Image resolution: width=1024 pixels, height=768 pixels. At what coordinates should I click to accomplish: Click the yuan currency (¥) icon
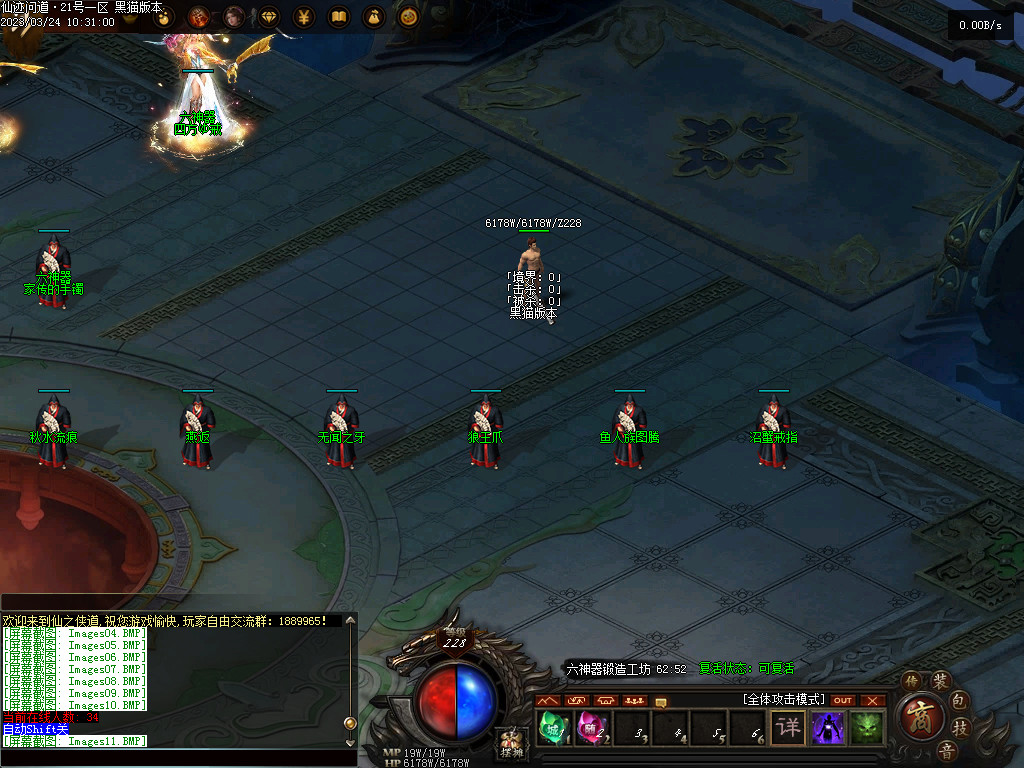click(x=304, y=16)
